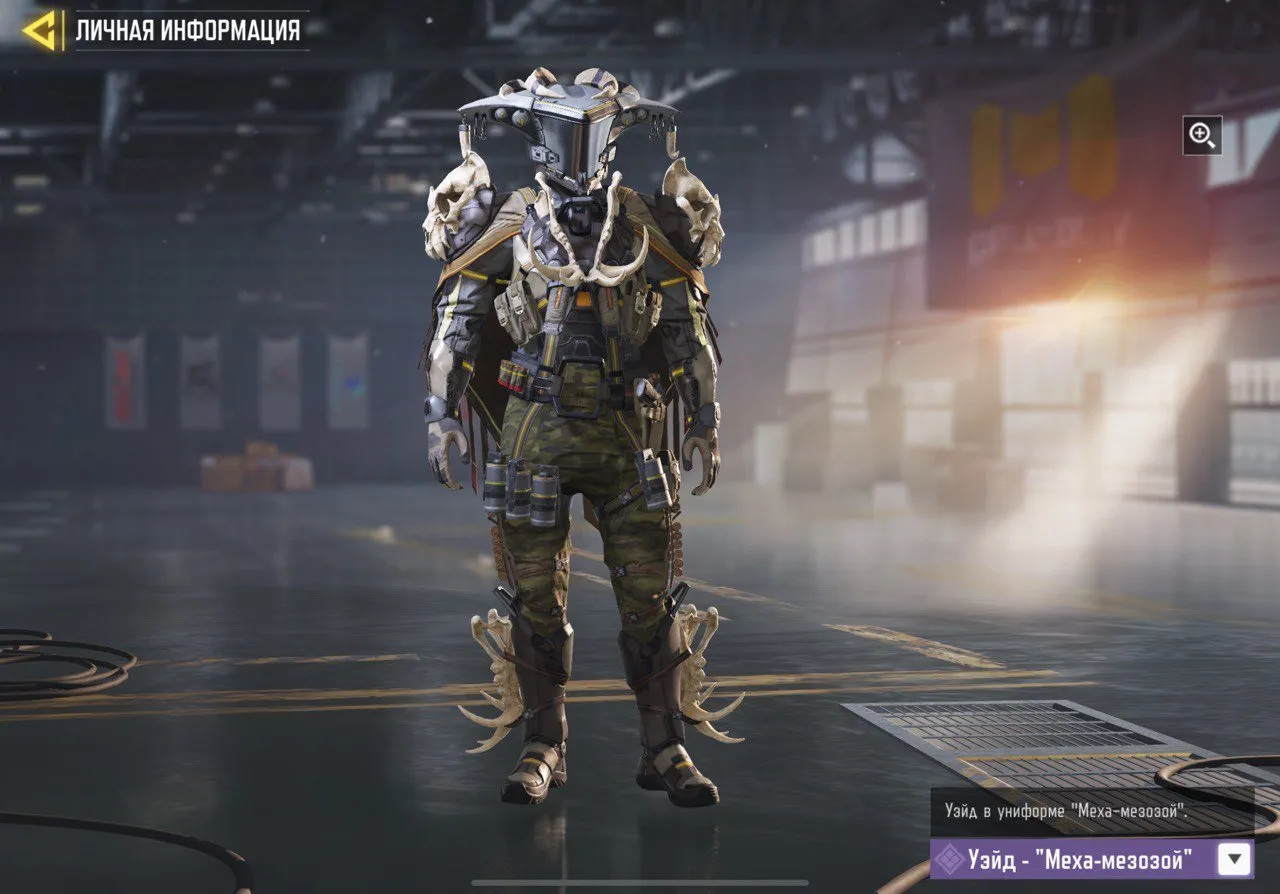Click the ЛИЧНАЯ ИНФОРМАЦИЯ header title
This screenshot has width=1280, height=894.
coord(186,29)
